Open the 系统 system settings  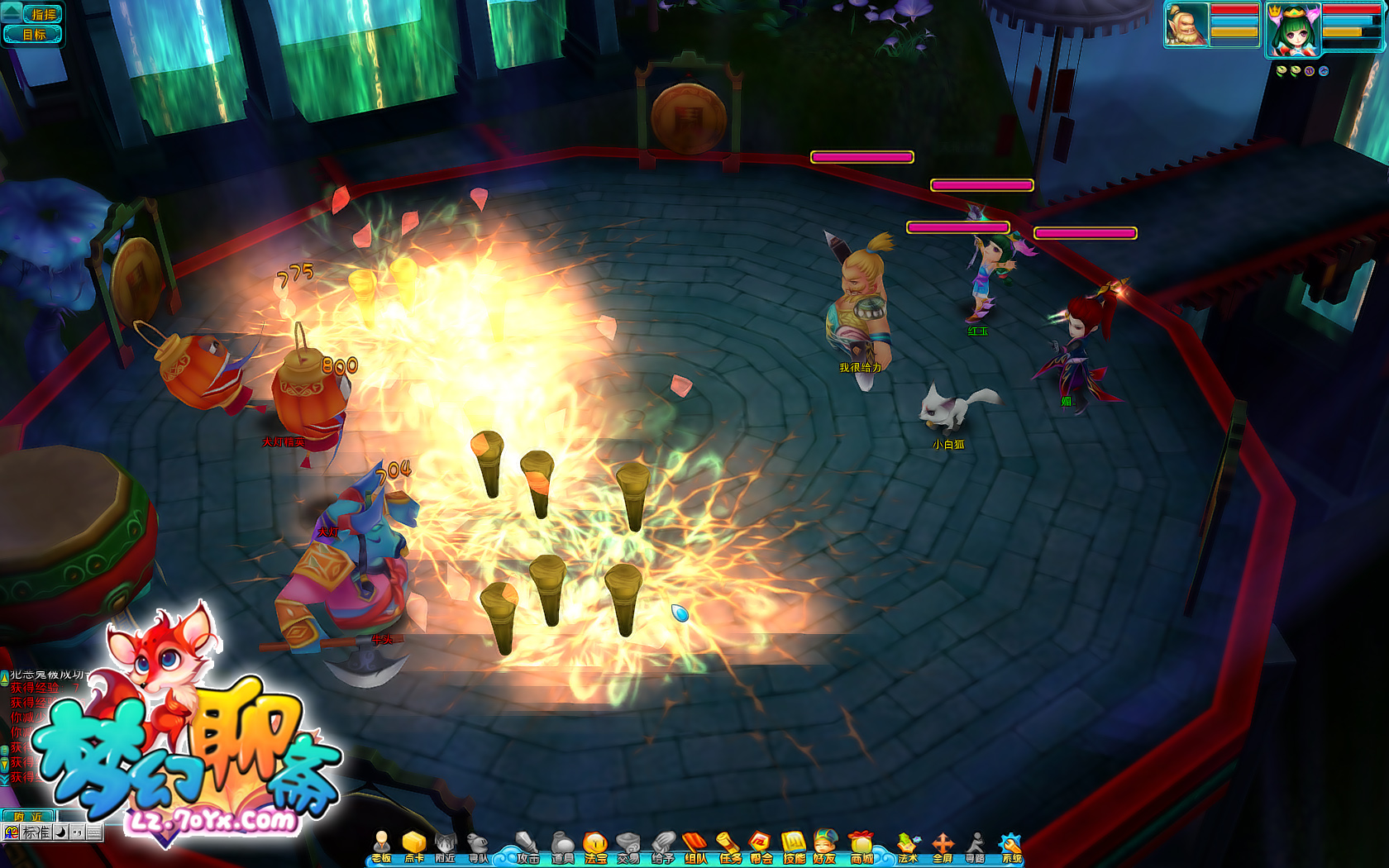click(1011, 847)
